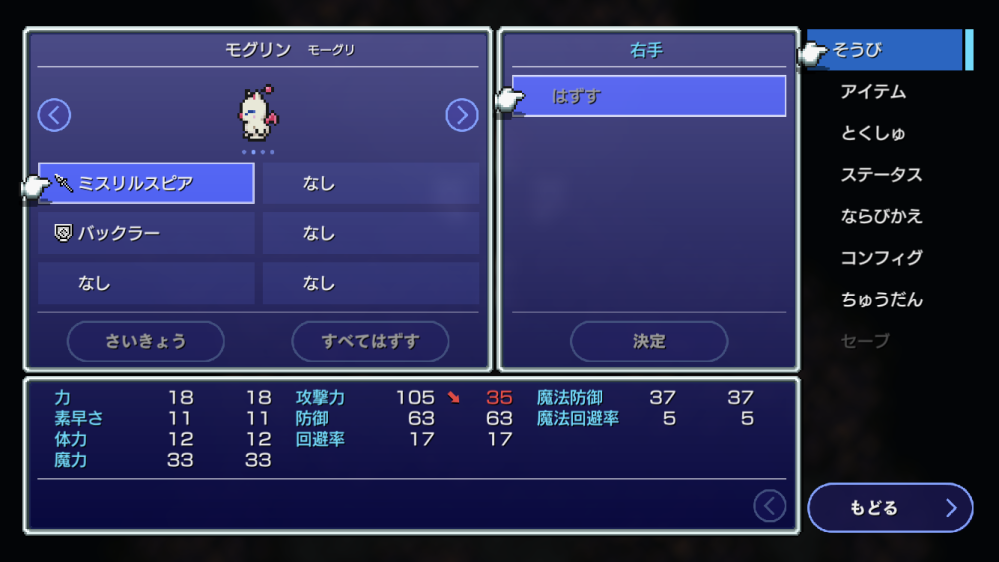This screenshot has height=562, width=999.
Task: Go back with the もどる button
Action: point(889,508)
